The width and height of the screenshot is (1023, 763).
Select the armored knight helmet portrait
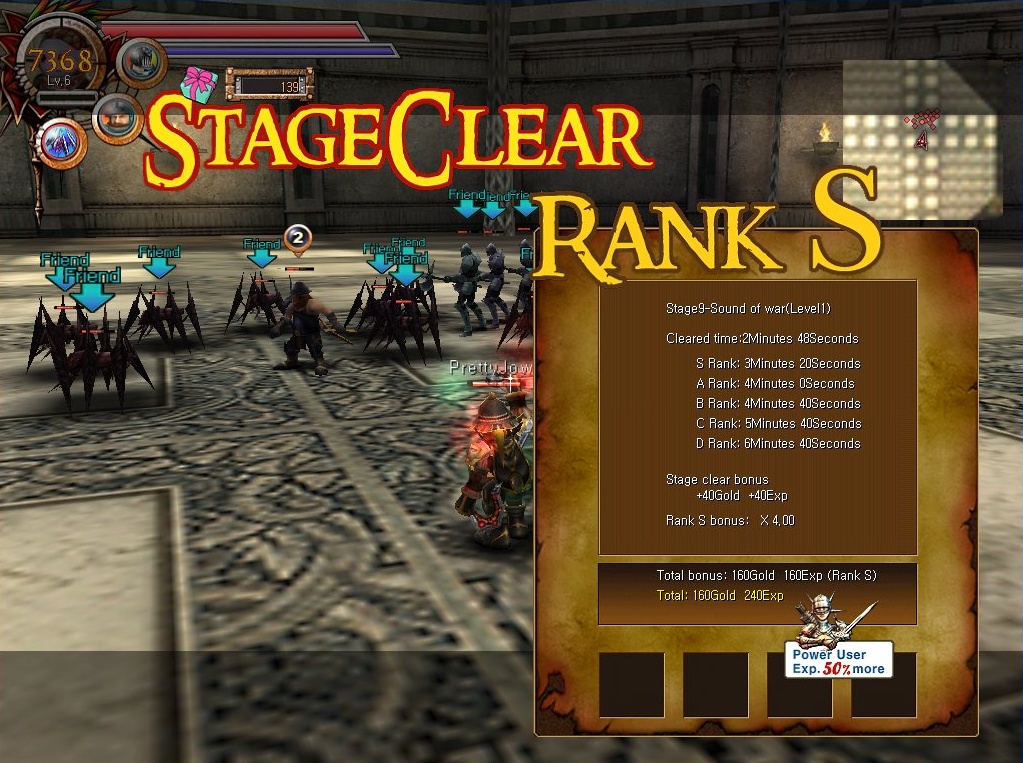(x=141, y=62)
